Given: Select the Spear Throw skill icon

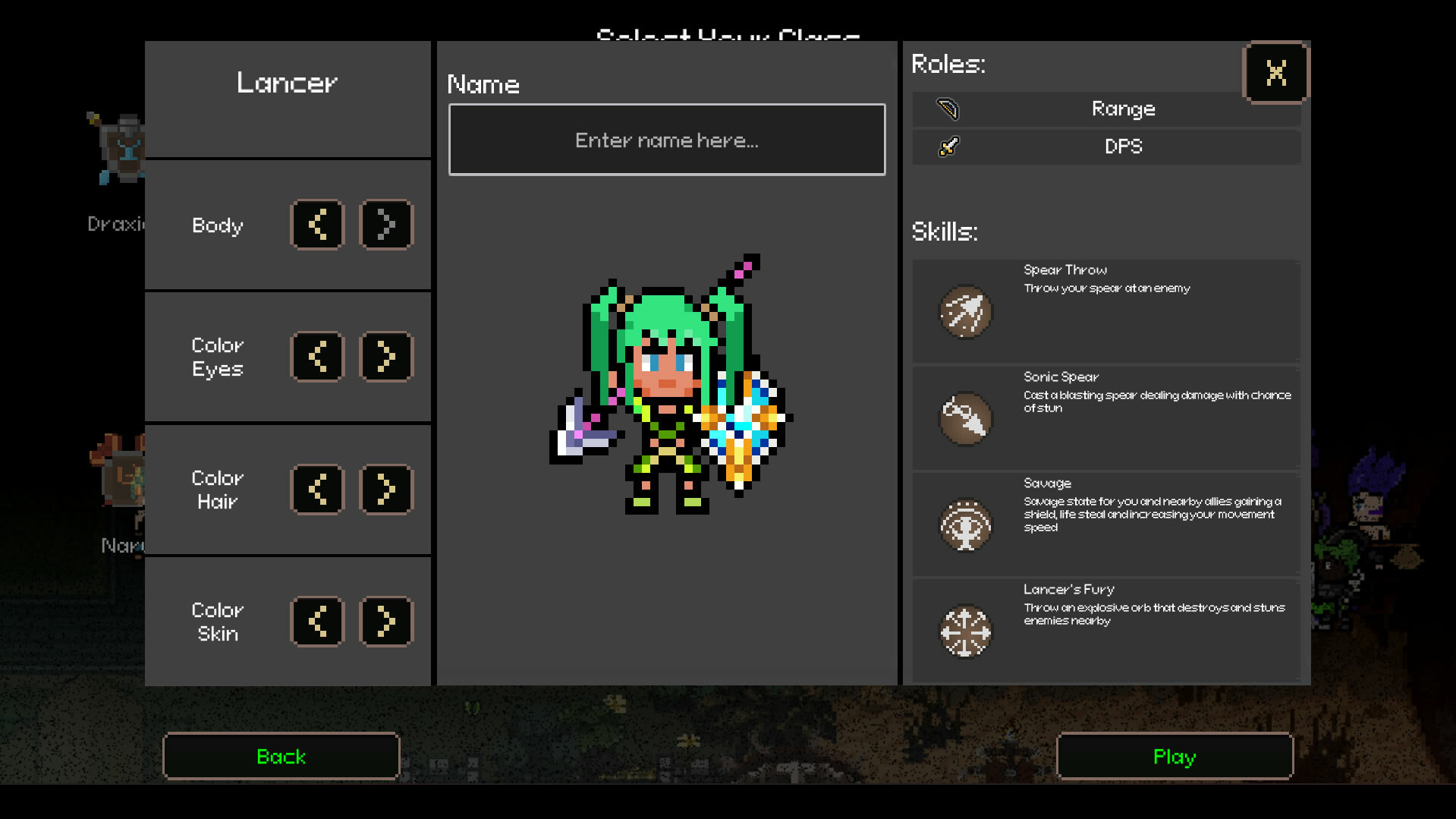Looking at the screenshot, I should tap(964, 313).
